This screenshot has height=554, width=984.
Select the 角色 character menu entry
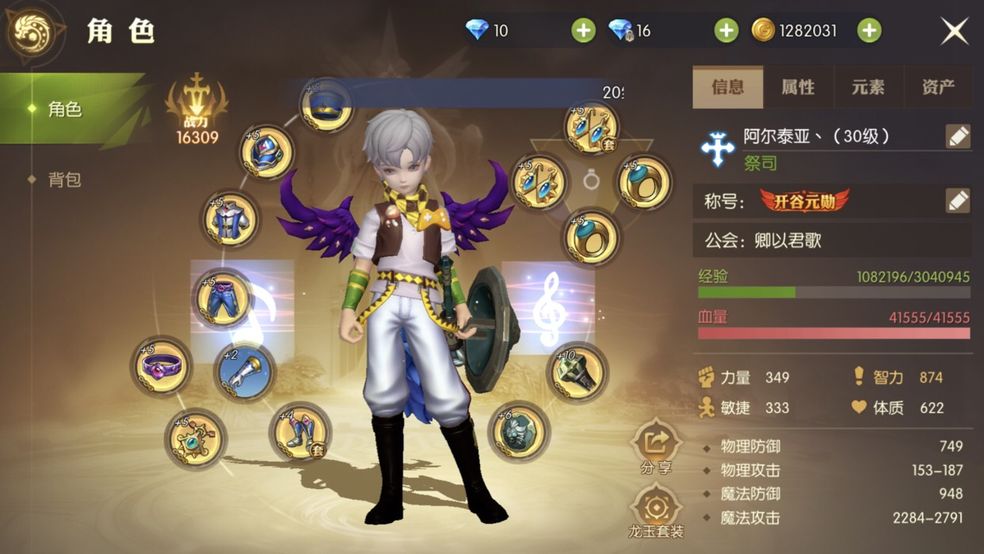tap(65, 109)
